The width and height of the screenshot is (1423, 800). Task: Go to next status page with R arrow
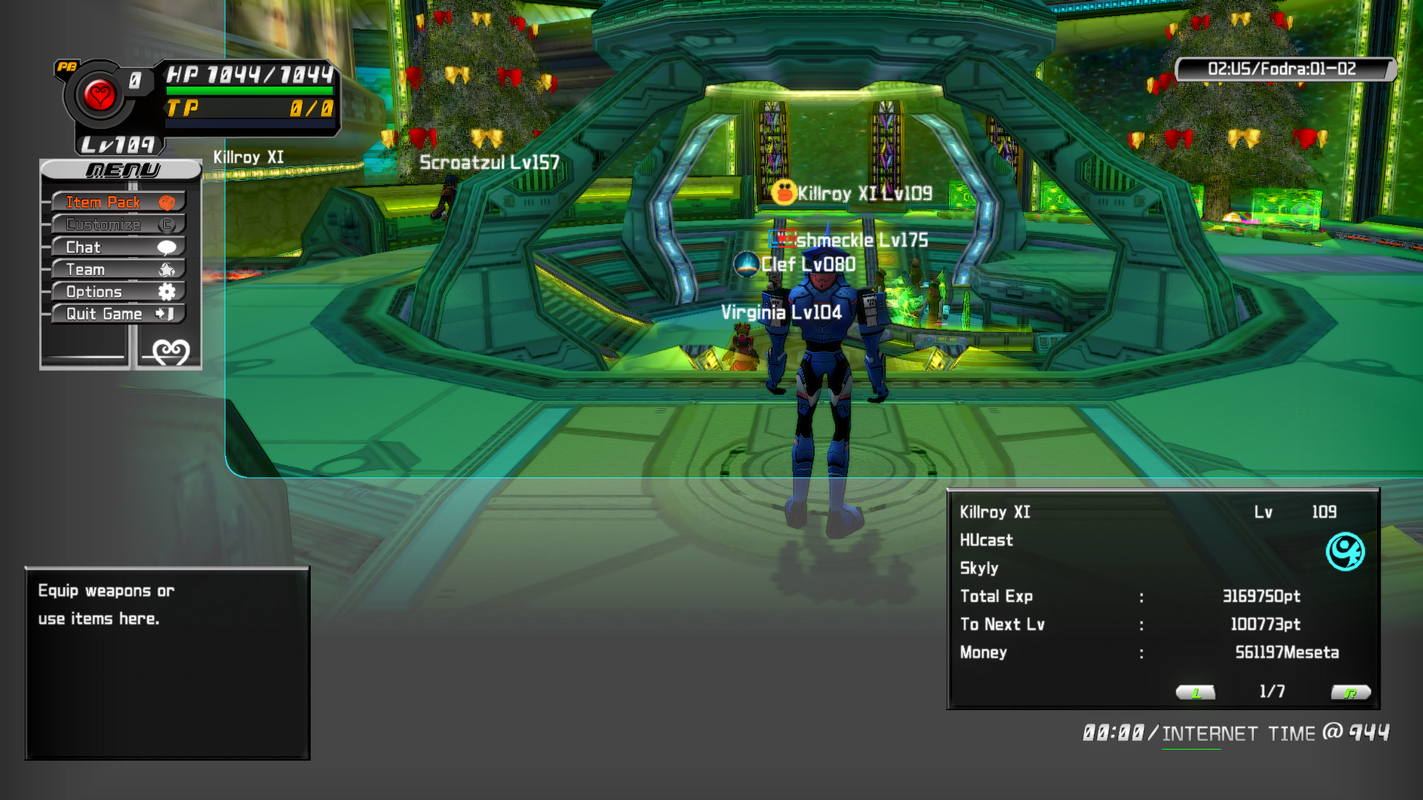[x=1350, y=692]
